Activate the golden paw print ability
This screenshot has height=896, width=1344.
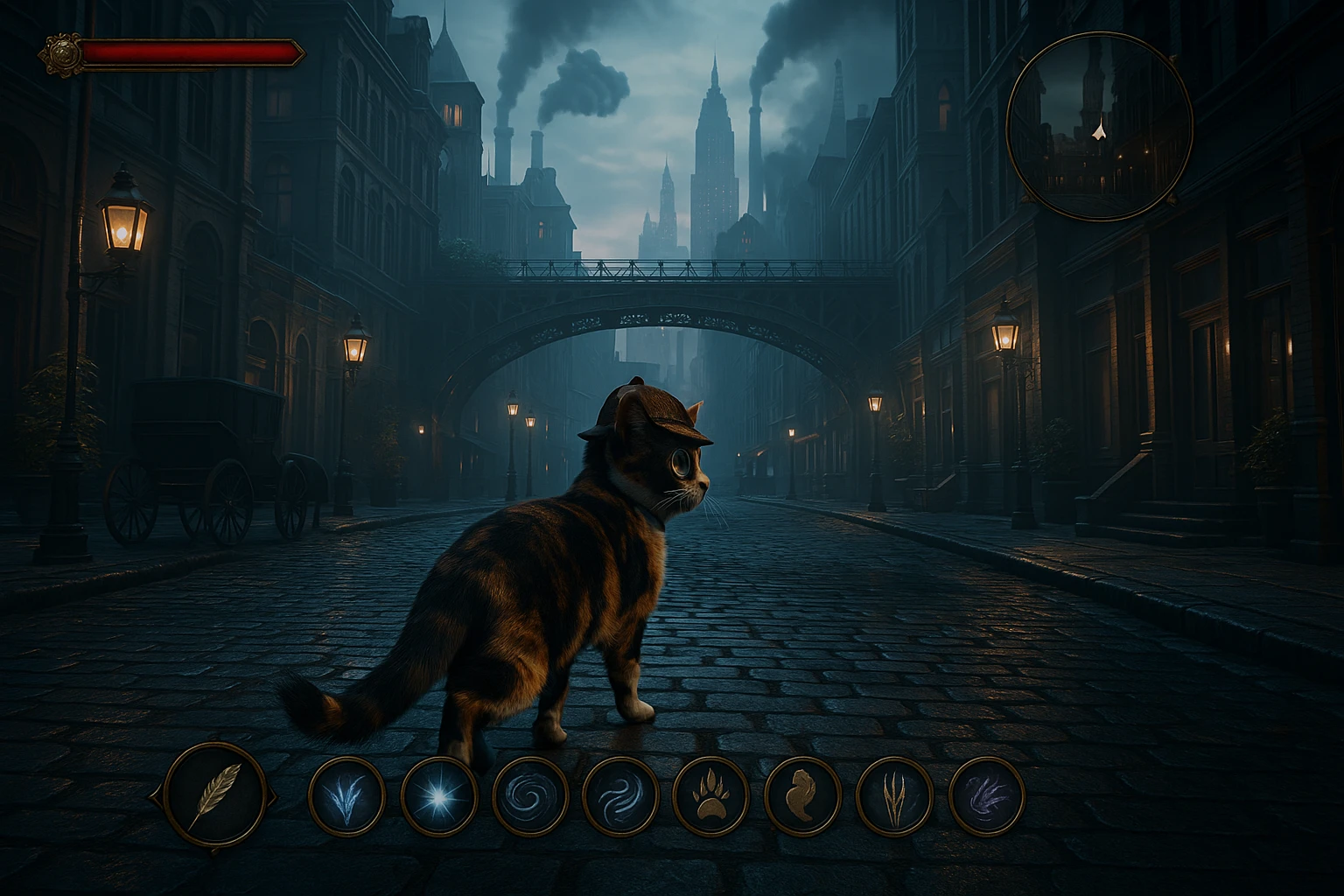(x=711, y=796)
